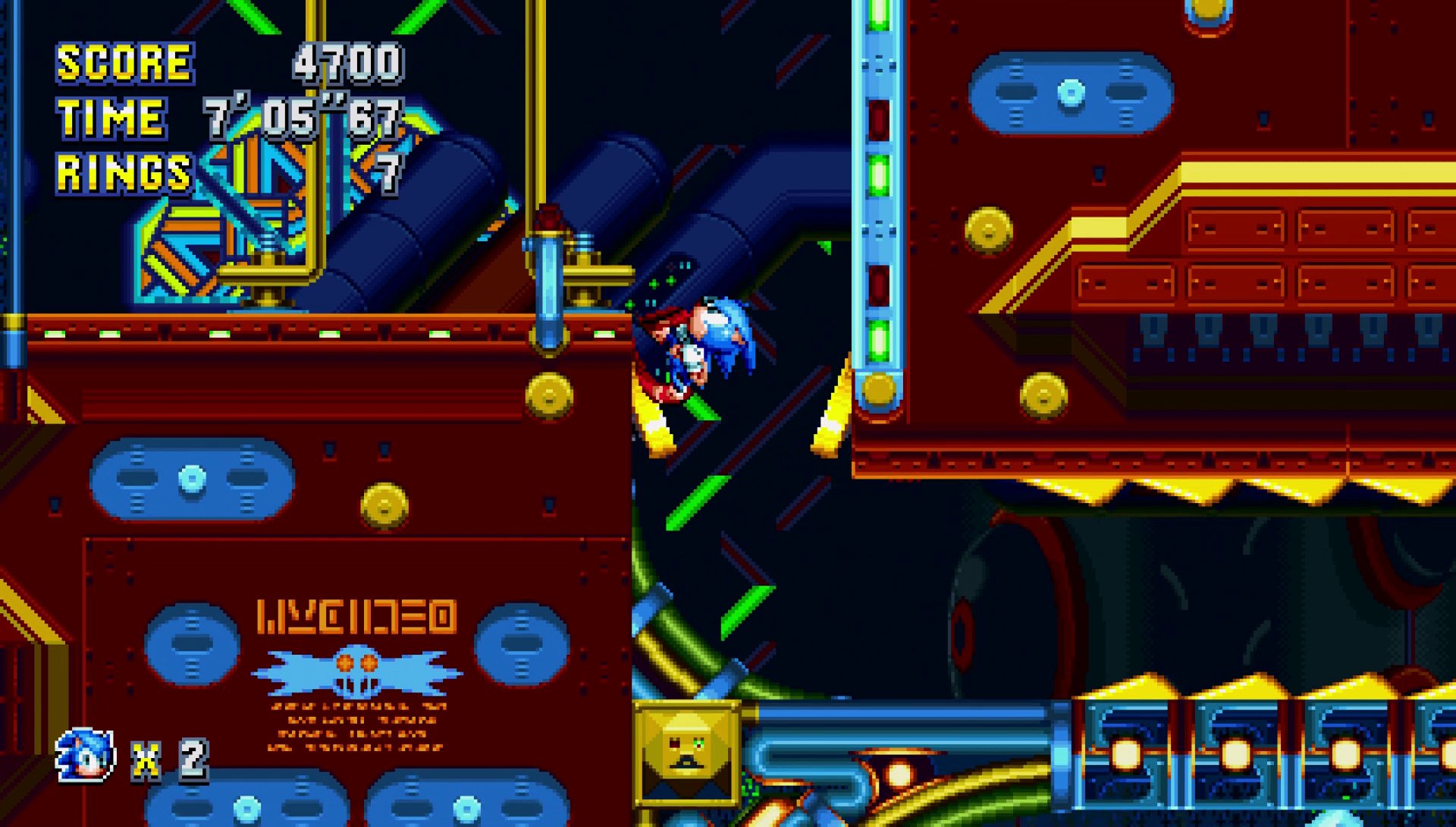The height and width of the screenshot is (827, 1456).
Task: Select the RINGS label in the HUD
Action: coord(124,171)
